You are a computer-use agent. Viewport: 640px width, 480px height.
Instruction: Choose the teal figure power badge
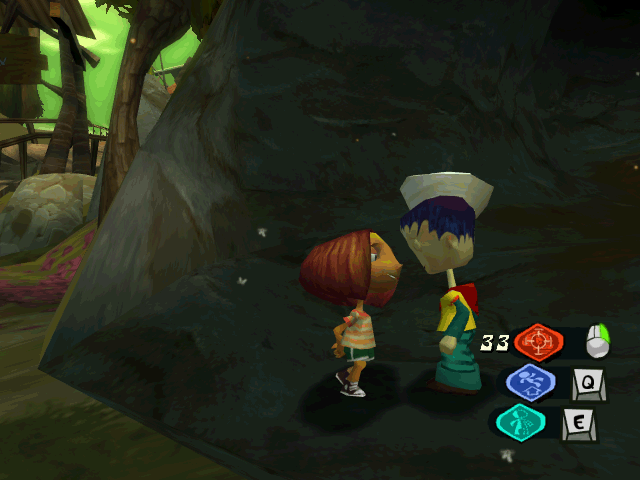520,422
